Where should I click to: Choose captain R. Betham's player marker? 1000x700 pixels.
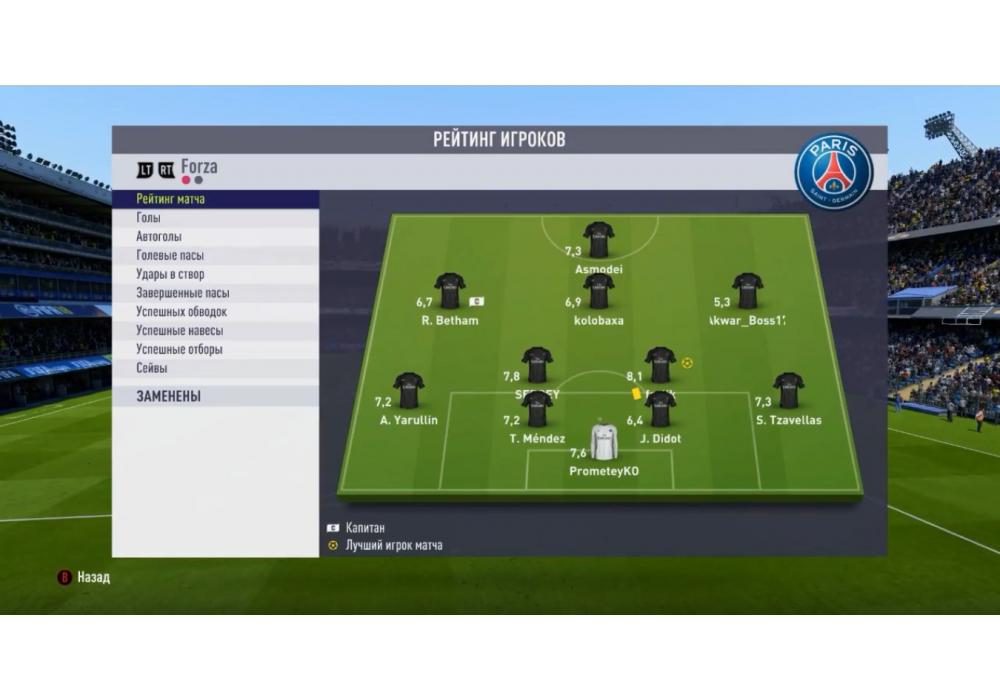click(x=449, y=291)
